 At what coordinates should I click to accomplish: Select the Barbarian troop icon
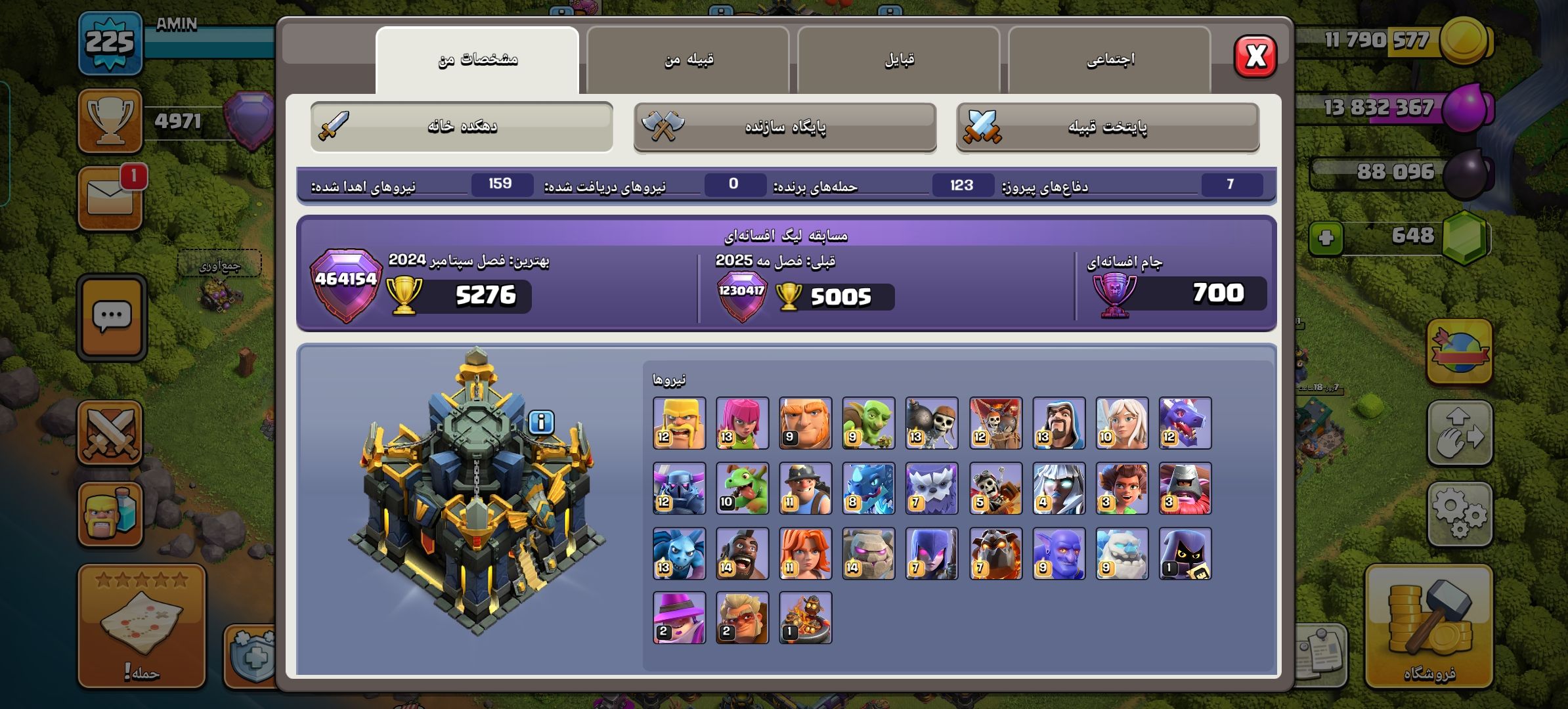pyautogui.click(x=679, y=423)
